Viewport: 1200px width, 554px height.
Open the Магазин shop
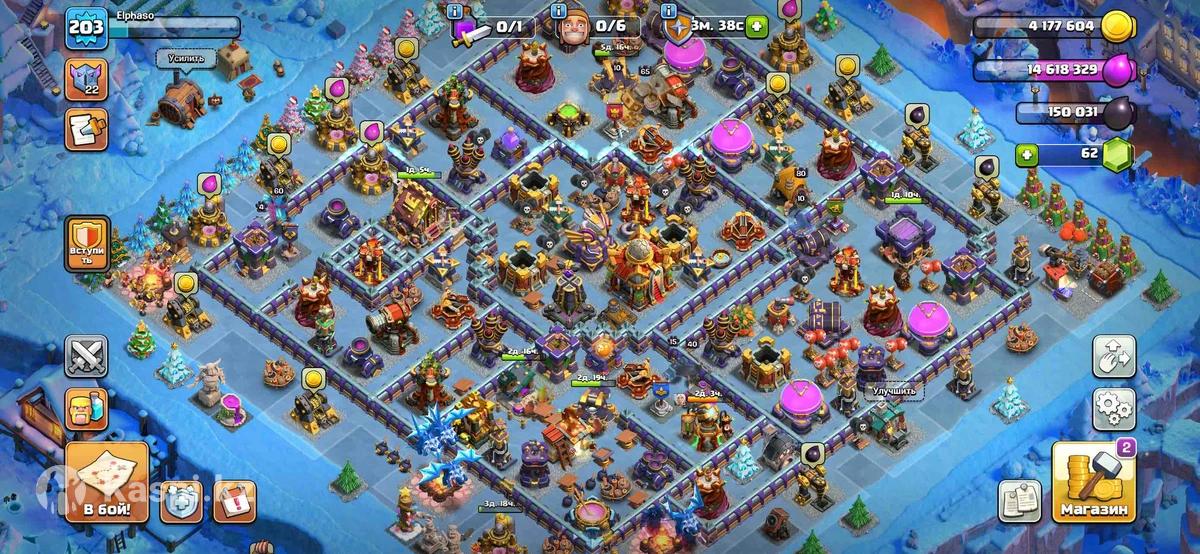point(1093,484)
